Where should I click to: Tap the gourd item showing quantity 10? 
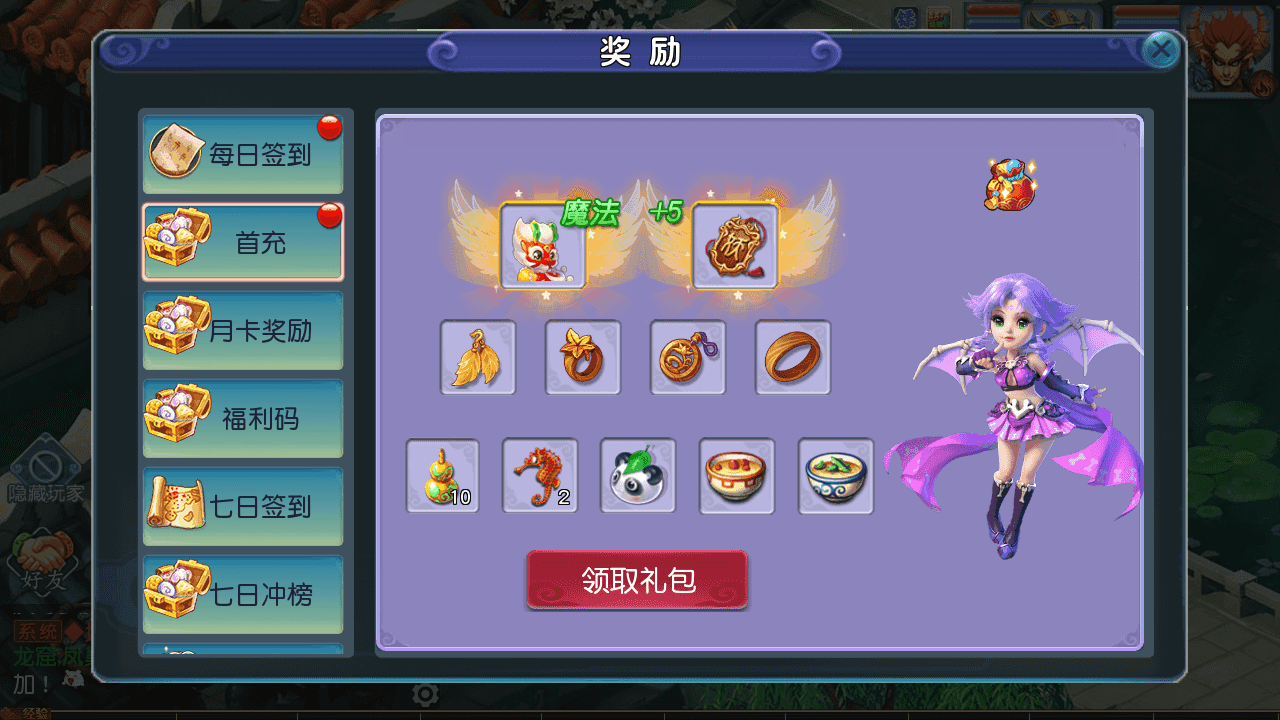click(x=443, y=477)
